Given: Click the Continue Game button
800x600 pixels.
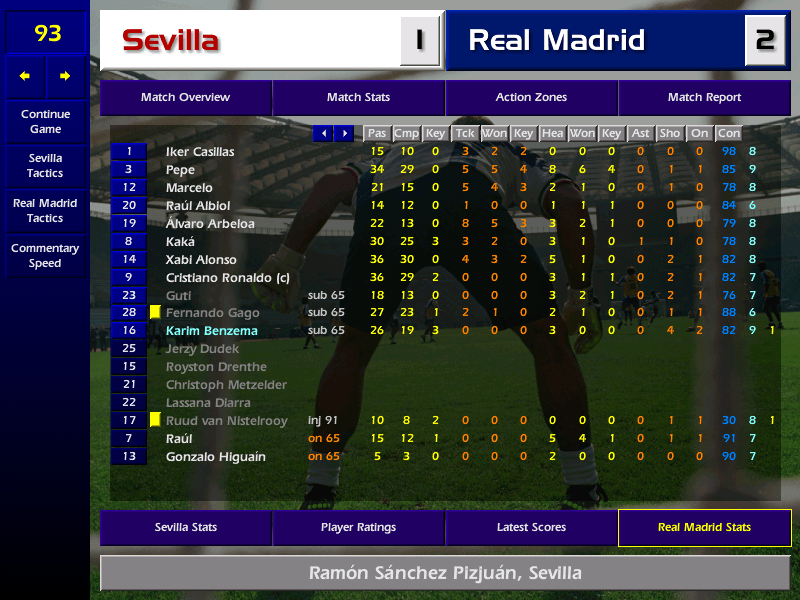Looking at the screenshot, I should (x=45, y=121).
